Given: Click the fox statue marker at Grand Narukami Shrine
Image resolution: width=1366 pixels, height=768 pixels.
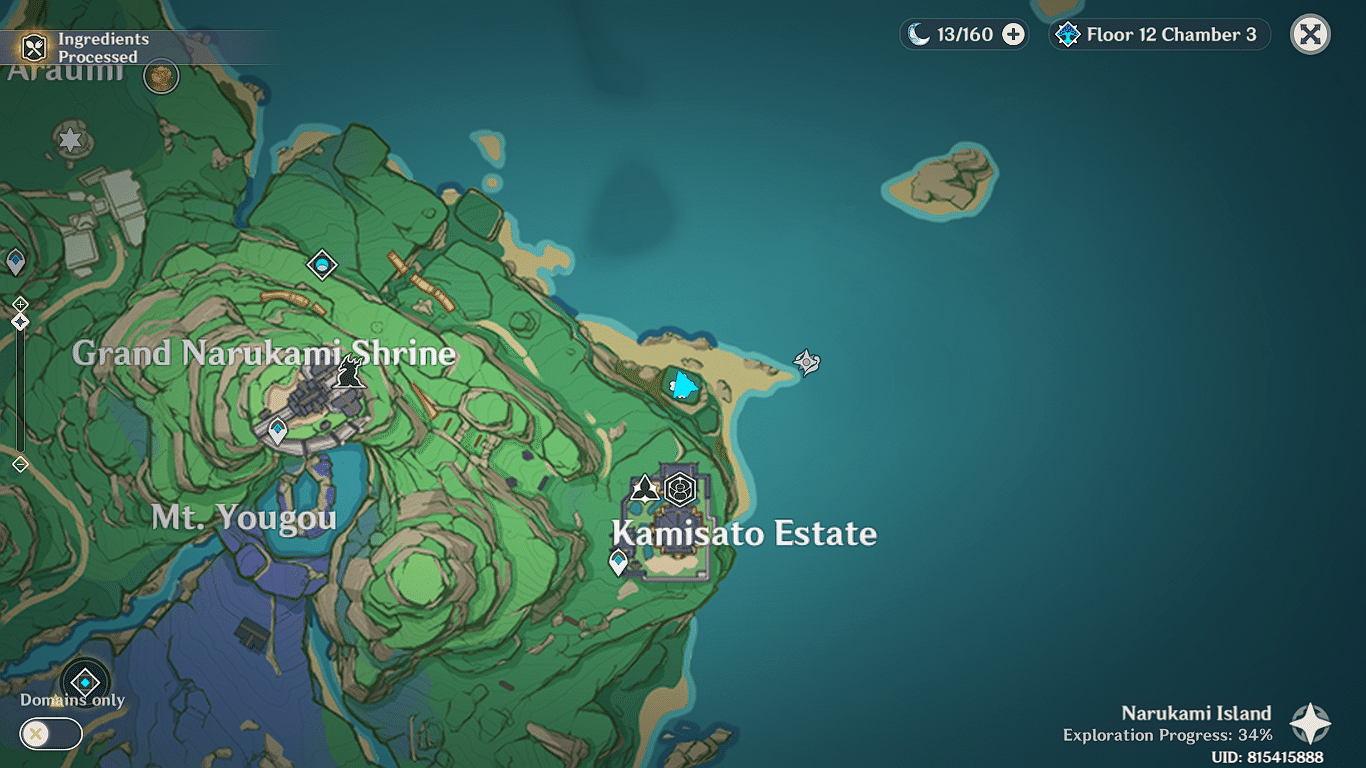Looking at the screenshot, I should (x=349, y=372).
